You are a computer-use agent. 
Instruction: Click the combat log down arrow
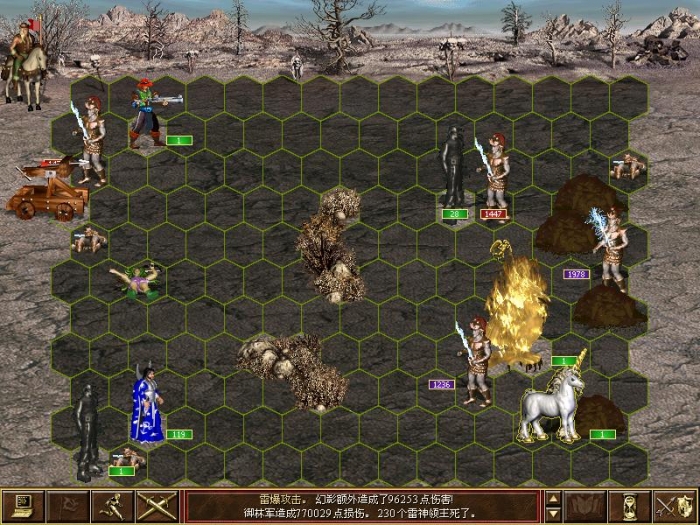click(553, 514)
